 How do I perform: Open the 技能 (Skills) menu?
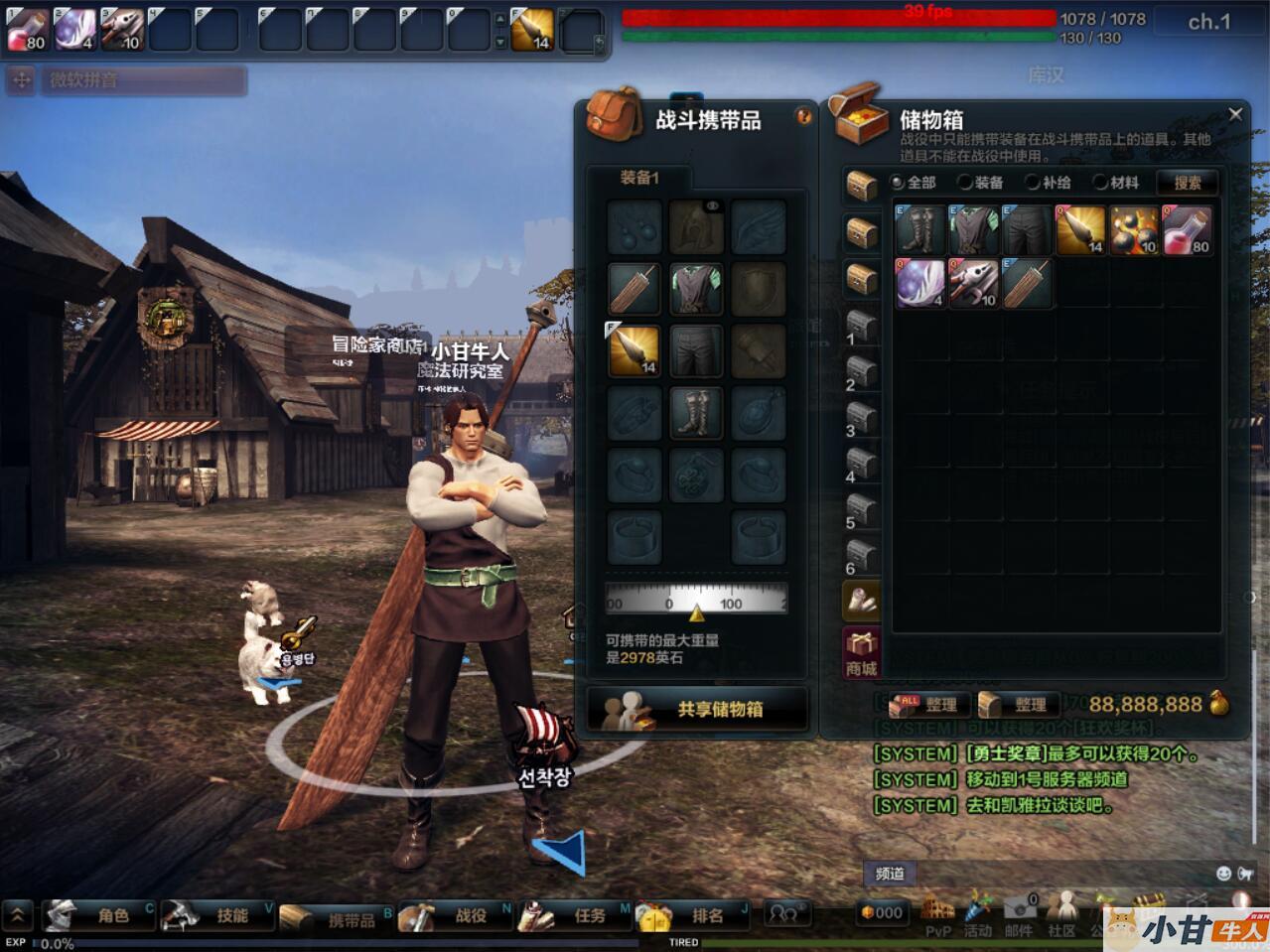(x=218, y=915)
